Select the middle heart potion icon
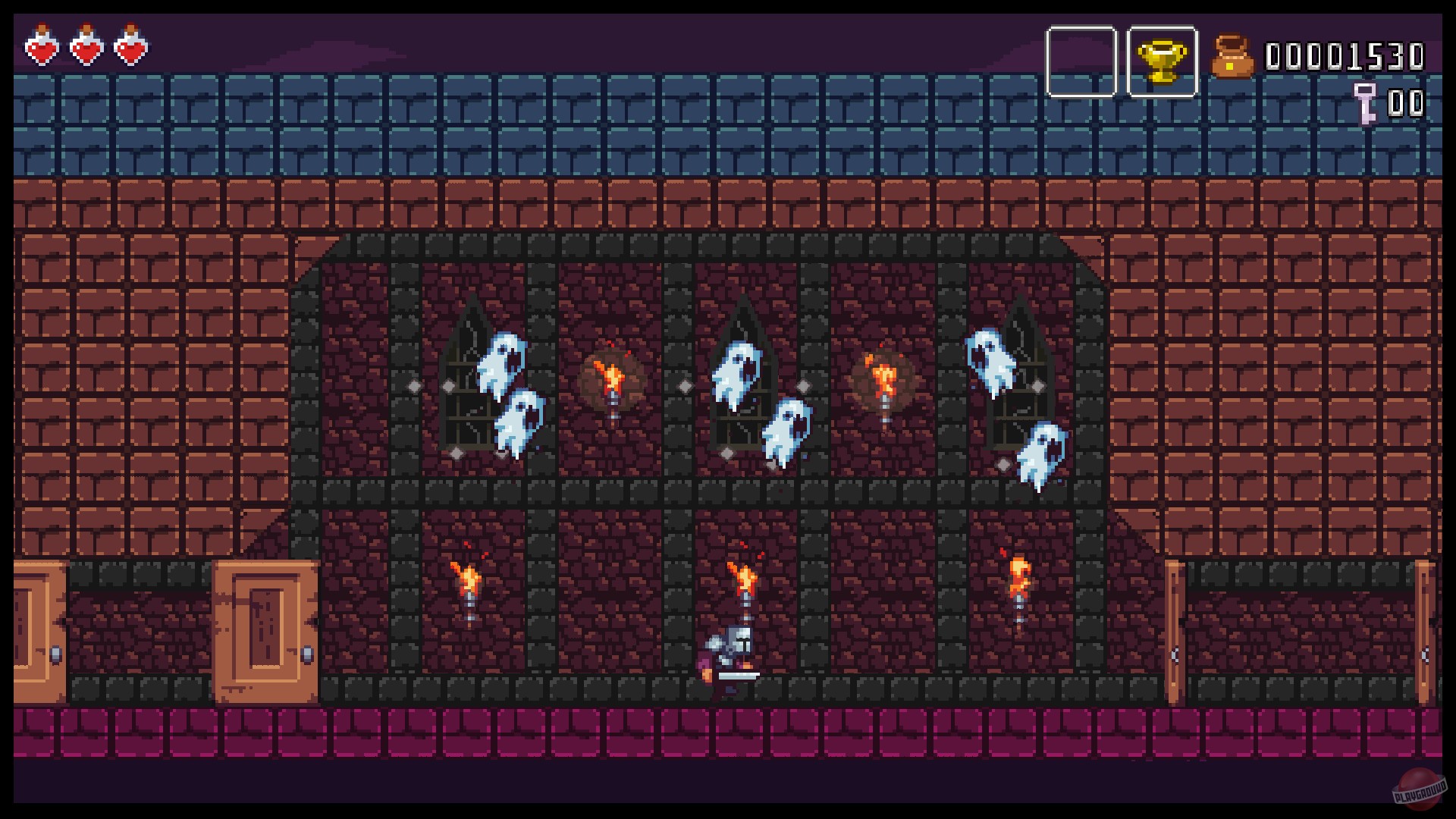The height and width of the screenshot is (819, 1456). (x=86, y=48)
